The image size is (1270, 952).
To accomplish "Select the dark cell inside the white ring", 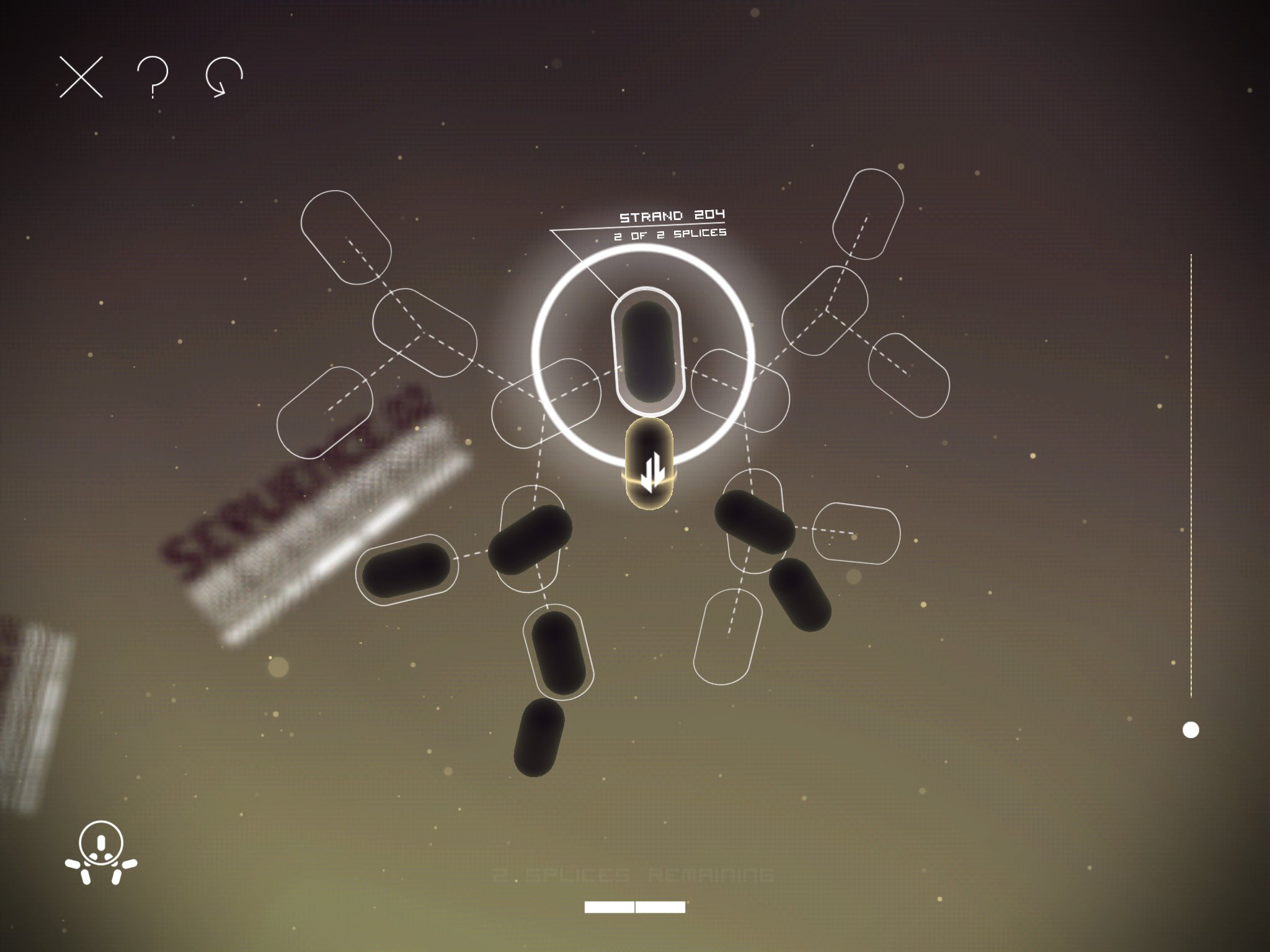I will (647, 351).
